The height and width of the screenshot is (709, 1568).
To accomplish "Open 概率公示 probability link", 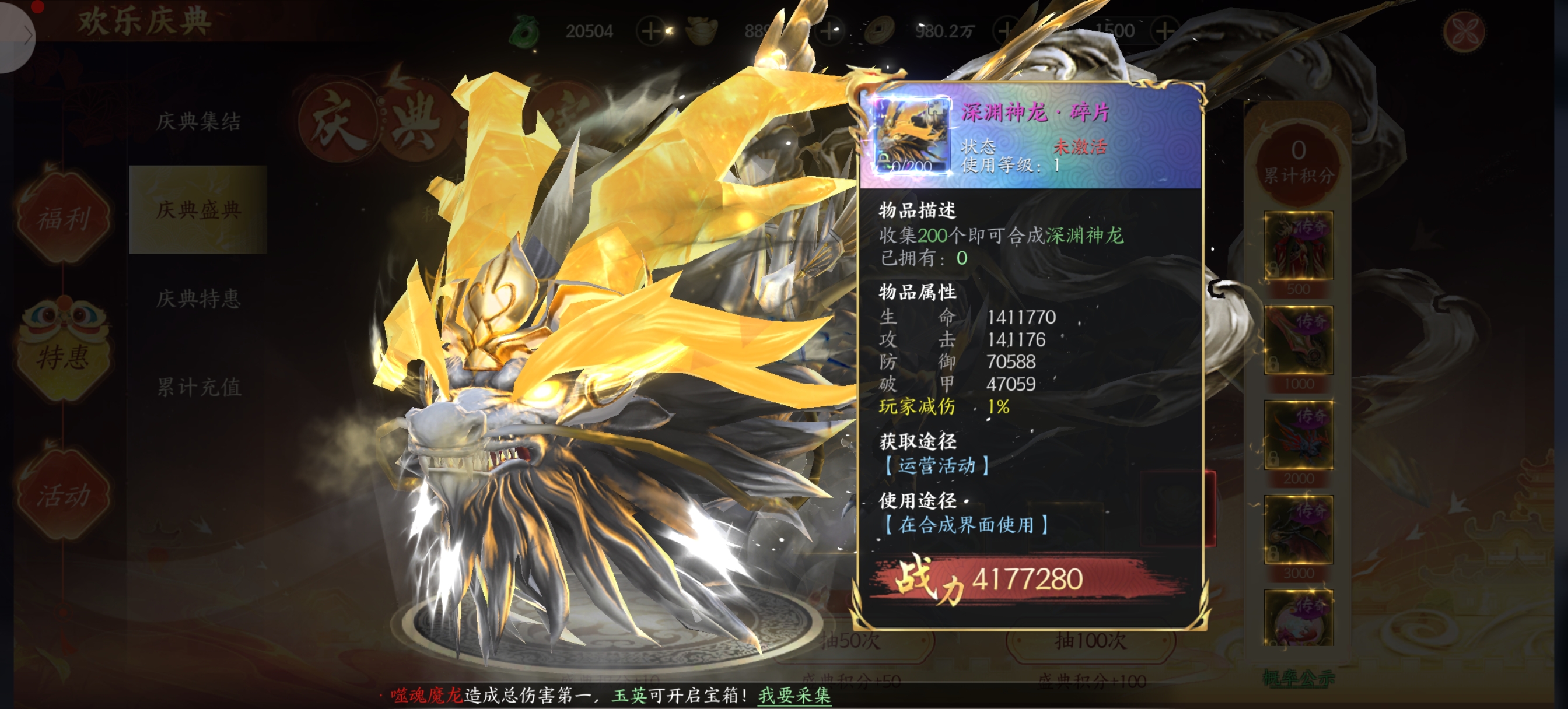I will 1298,678.
